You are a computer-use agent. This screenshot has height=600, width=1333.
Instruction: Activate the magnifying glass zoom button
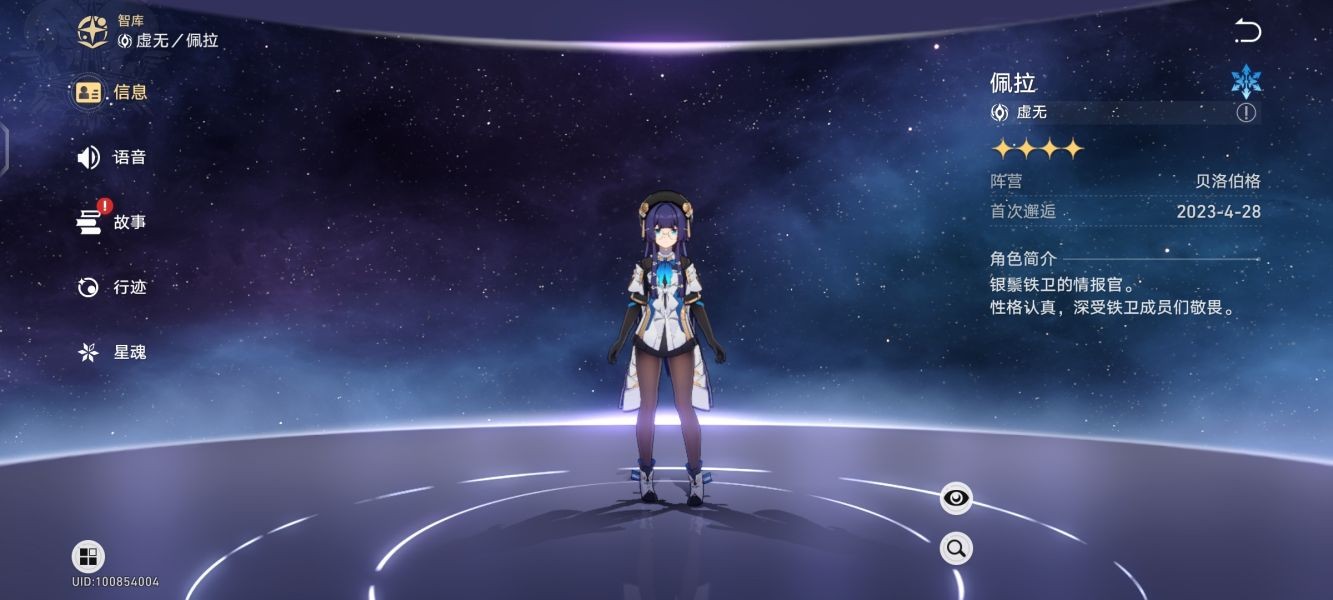click(956, 548)
